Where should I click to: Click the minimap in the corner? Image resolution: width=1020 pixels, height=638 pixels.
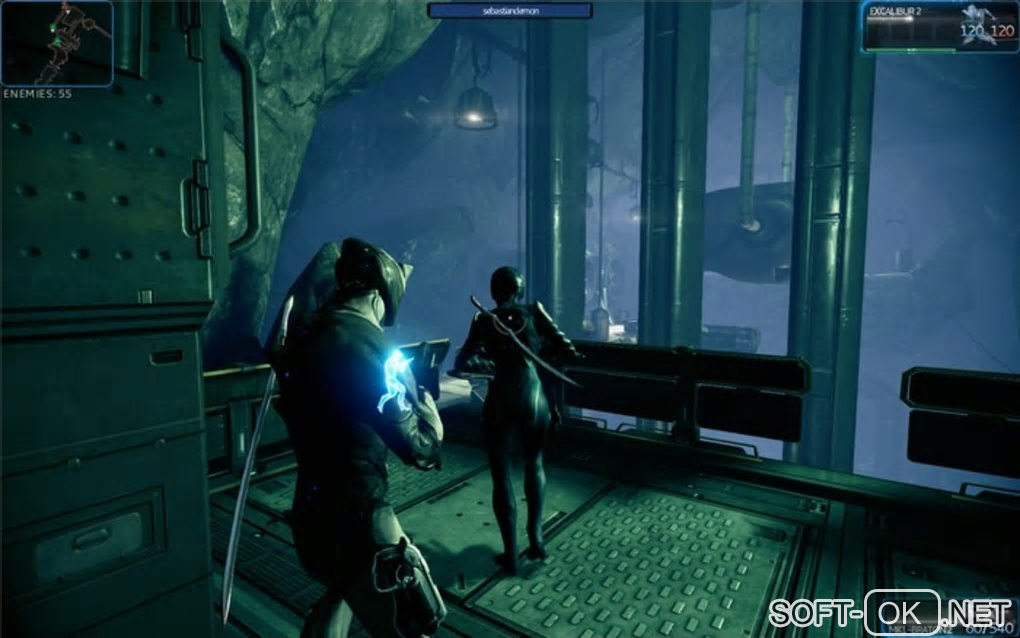(56, 43)
